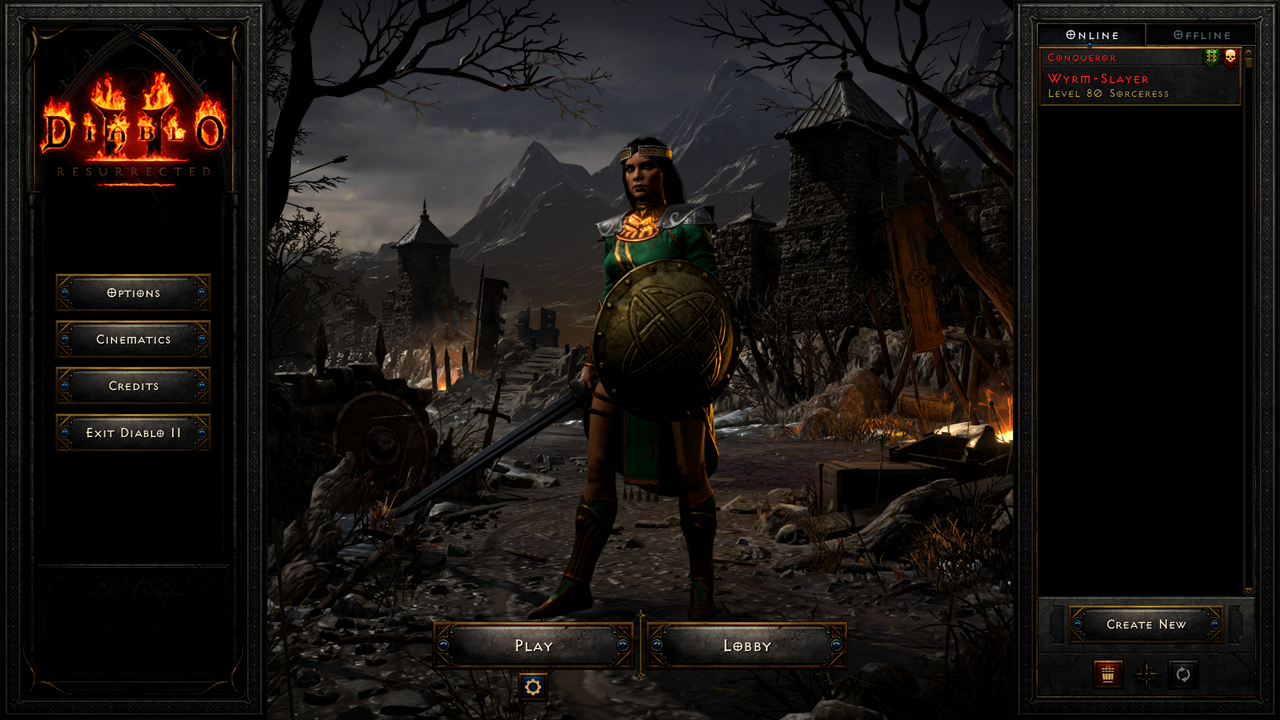Click the compass ornament between the bottom icons

[1146, 675]
